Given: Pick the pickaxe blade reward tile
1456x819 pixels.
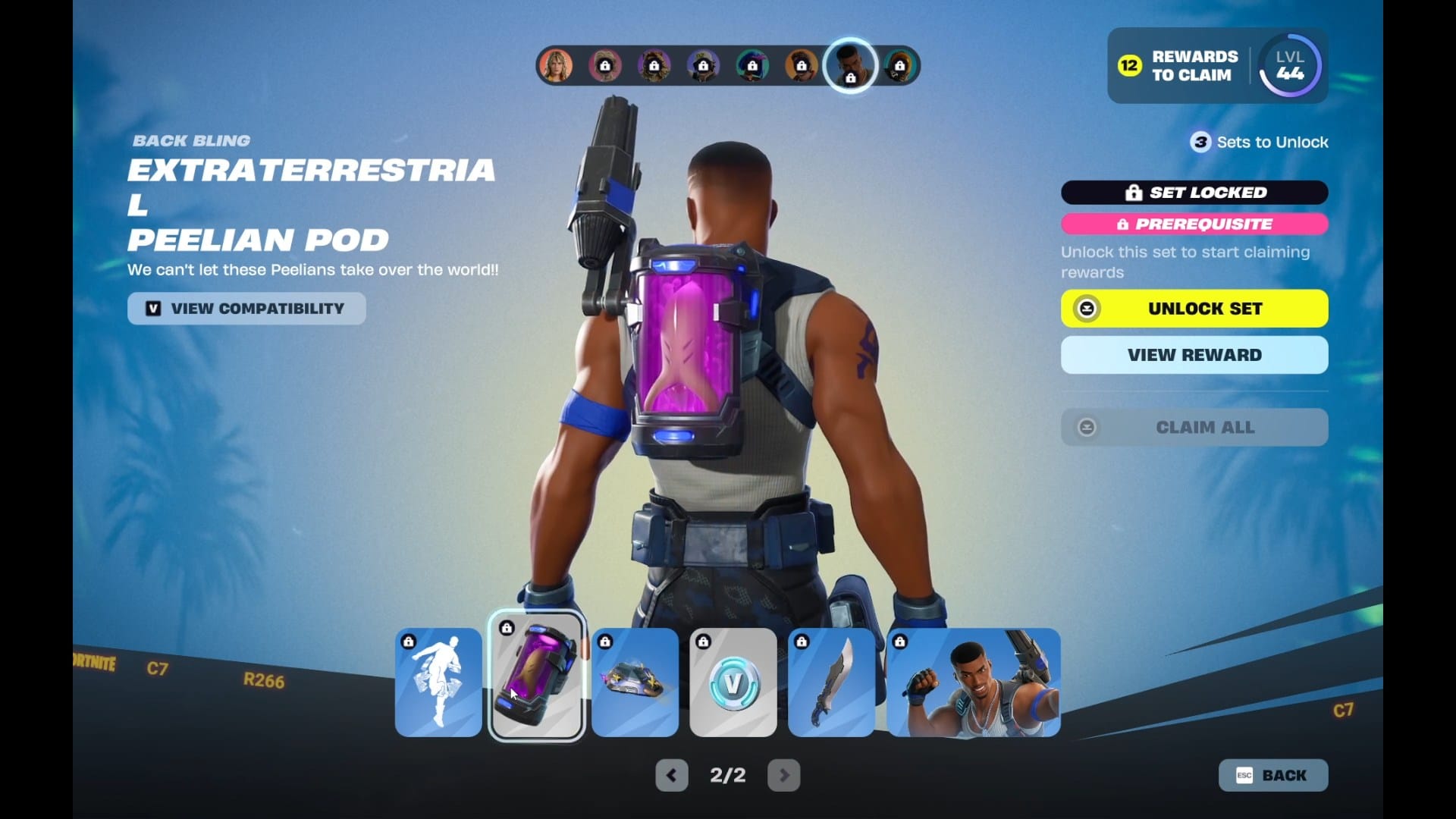Looking at the screenshot, I should pos(832,682).
